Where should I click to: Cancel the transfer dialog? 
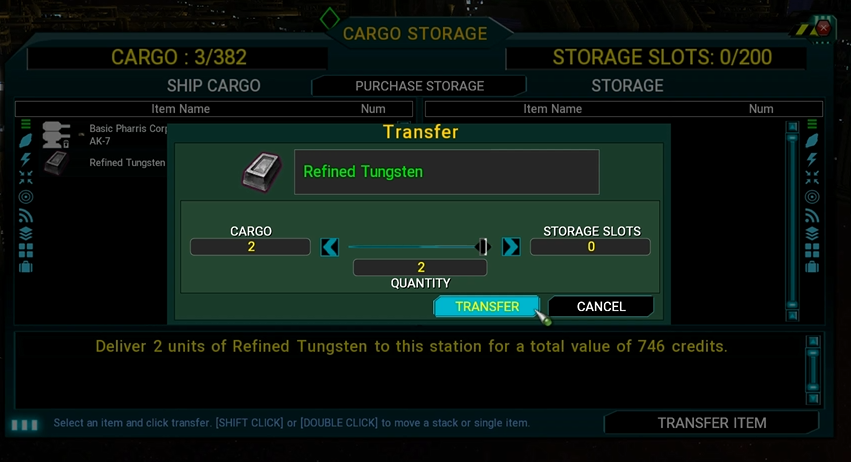click(601, 306)
